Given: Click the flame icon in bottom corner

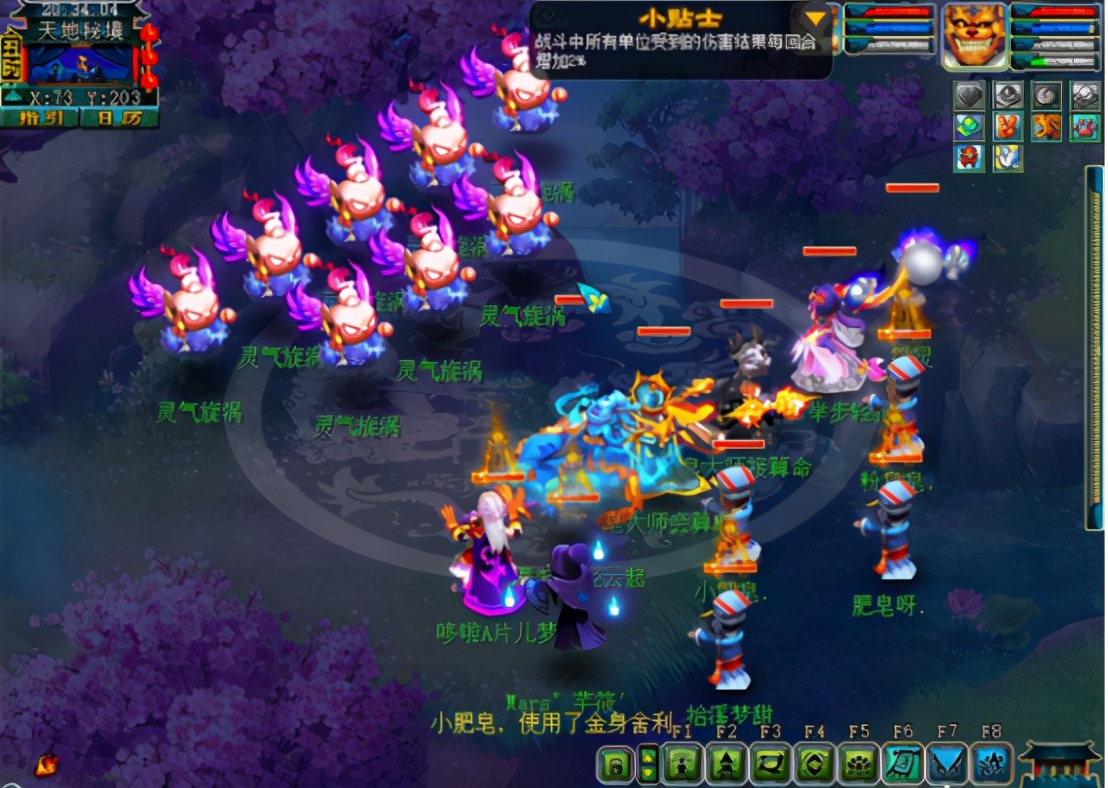Looking at the screenshot, I should point(46,765).
